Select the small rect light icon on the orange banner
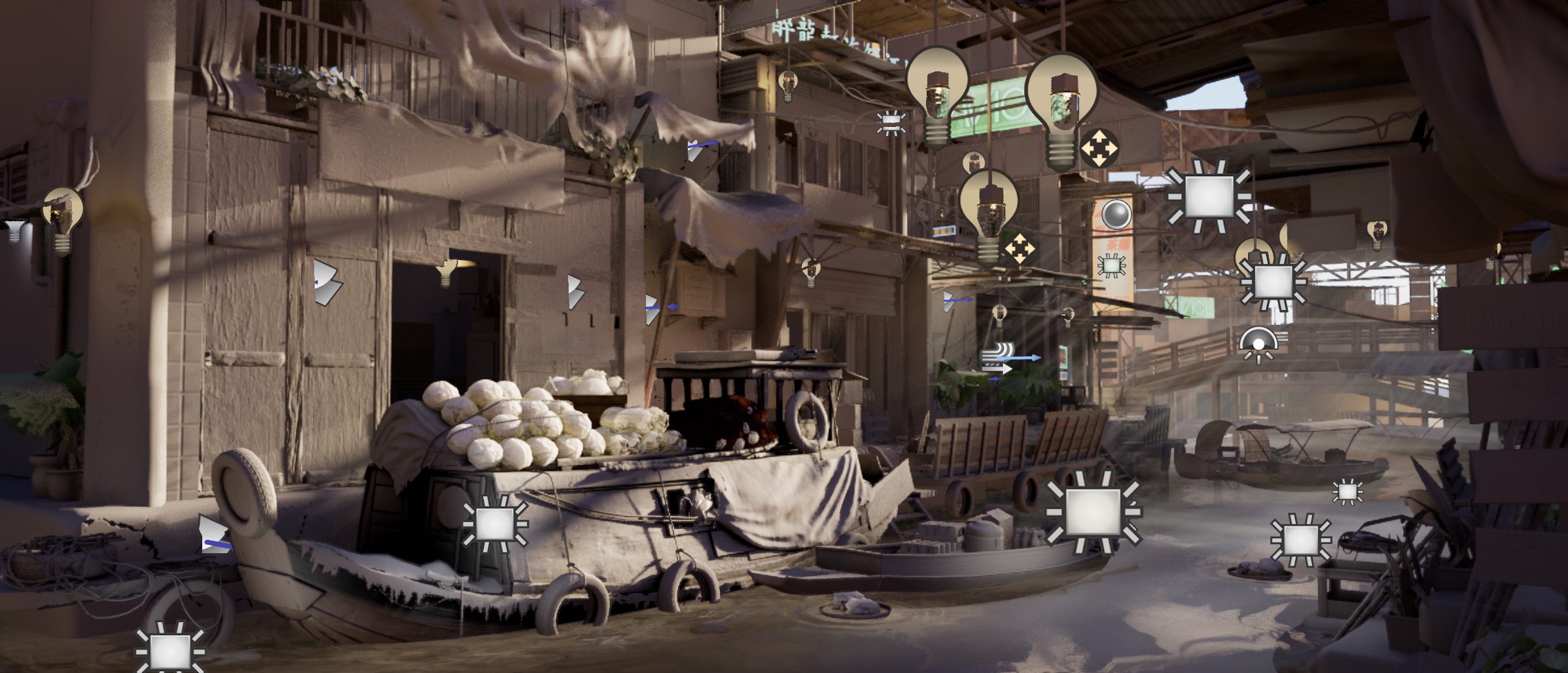1568x673 pixels. 1111,265
